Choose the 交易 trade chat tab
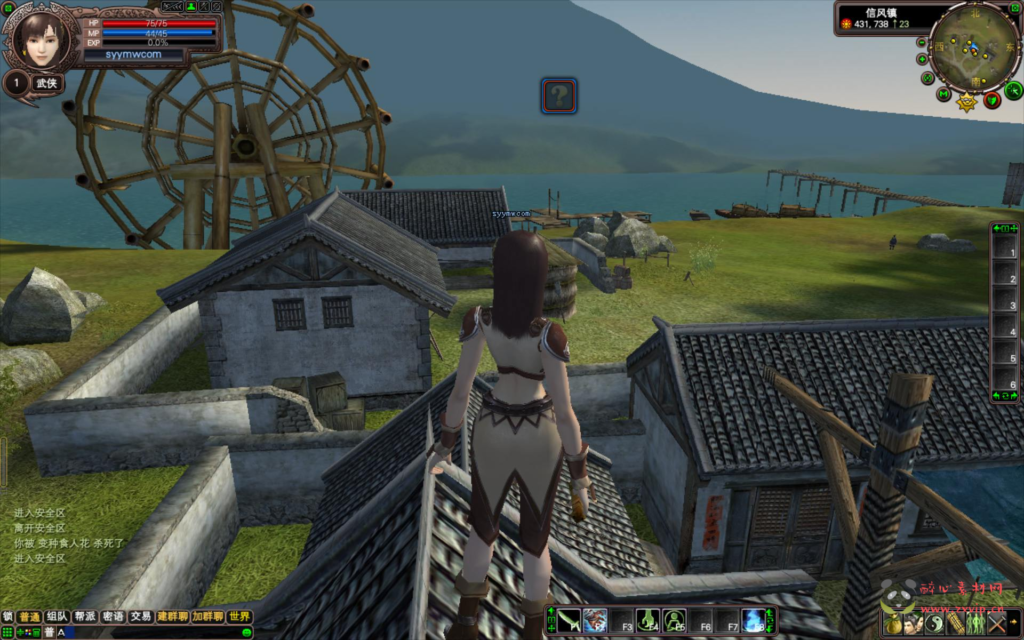Viewport: 1024px width, 640px height. [141, 617]
